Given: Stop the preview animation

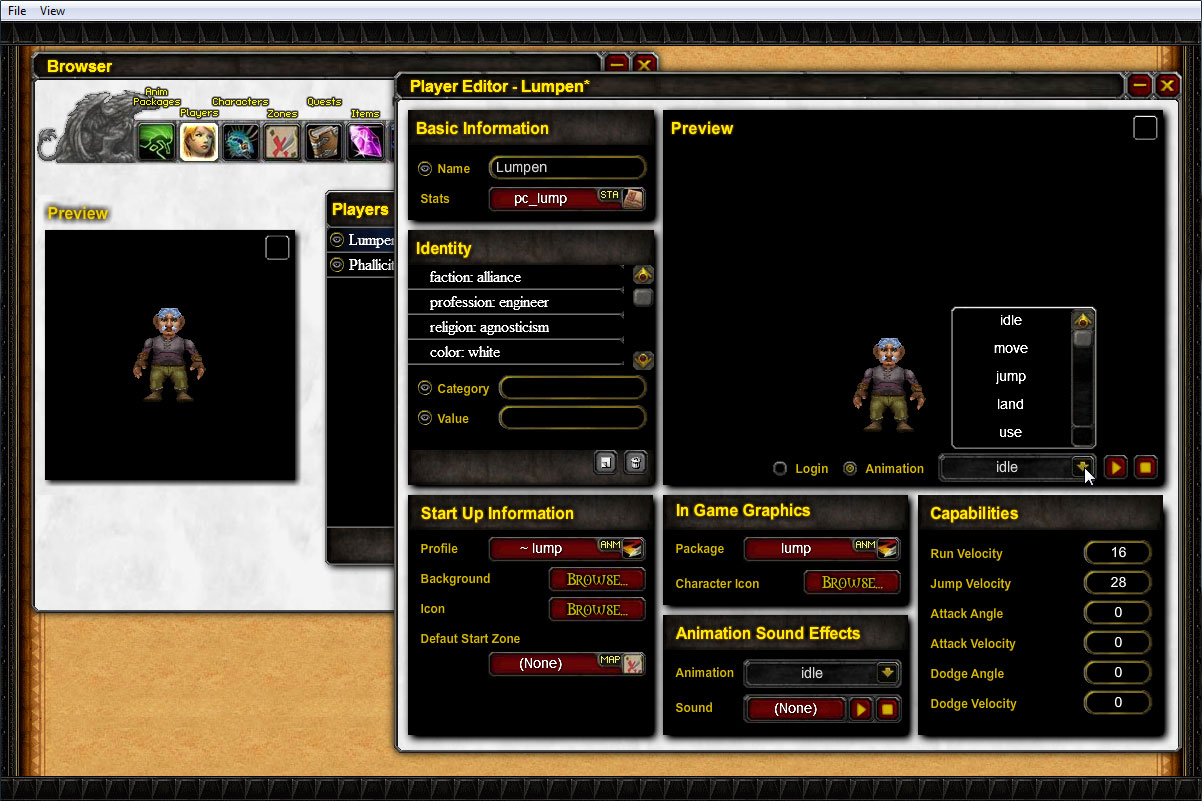Looking at the screenshot, I should (1146, 467).
